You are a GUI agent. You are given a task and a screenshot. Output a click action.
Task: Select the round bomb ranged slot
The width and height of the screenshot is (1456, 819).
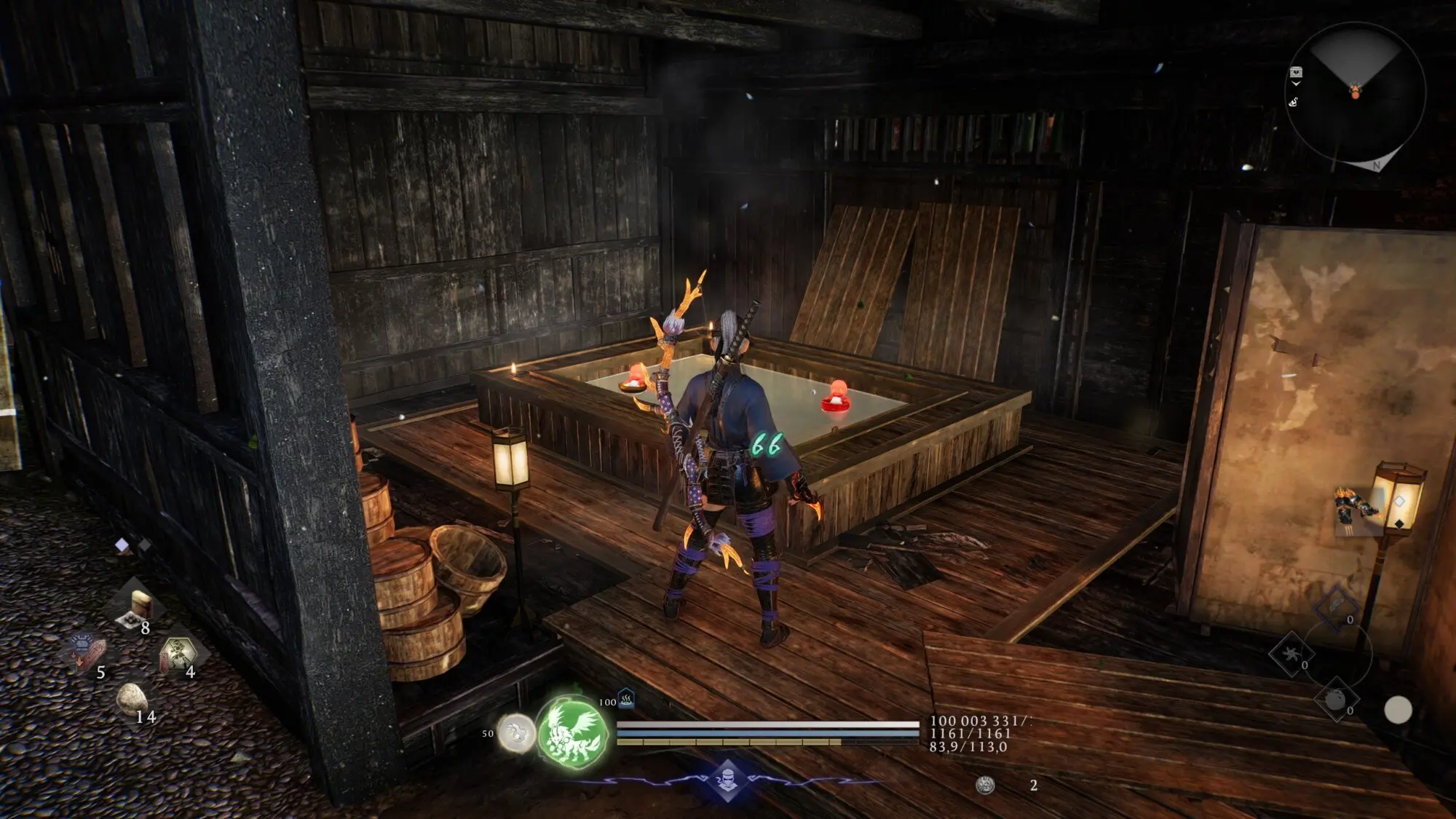1336,700
